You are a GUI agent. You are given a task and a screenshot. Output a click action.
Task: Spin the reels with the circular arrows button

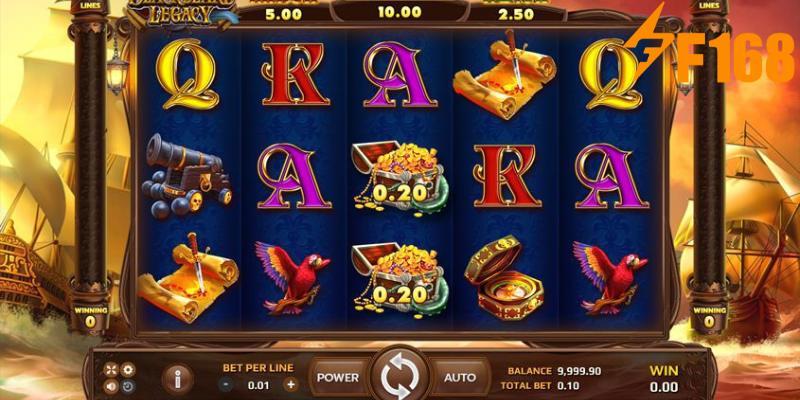click(x=400, y=377)
